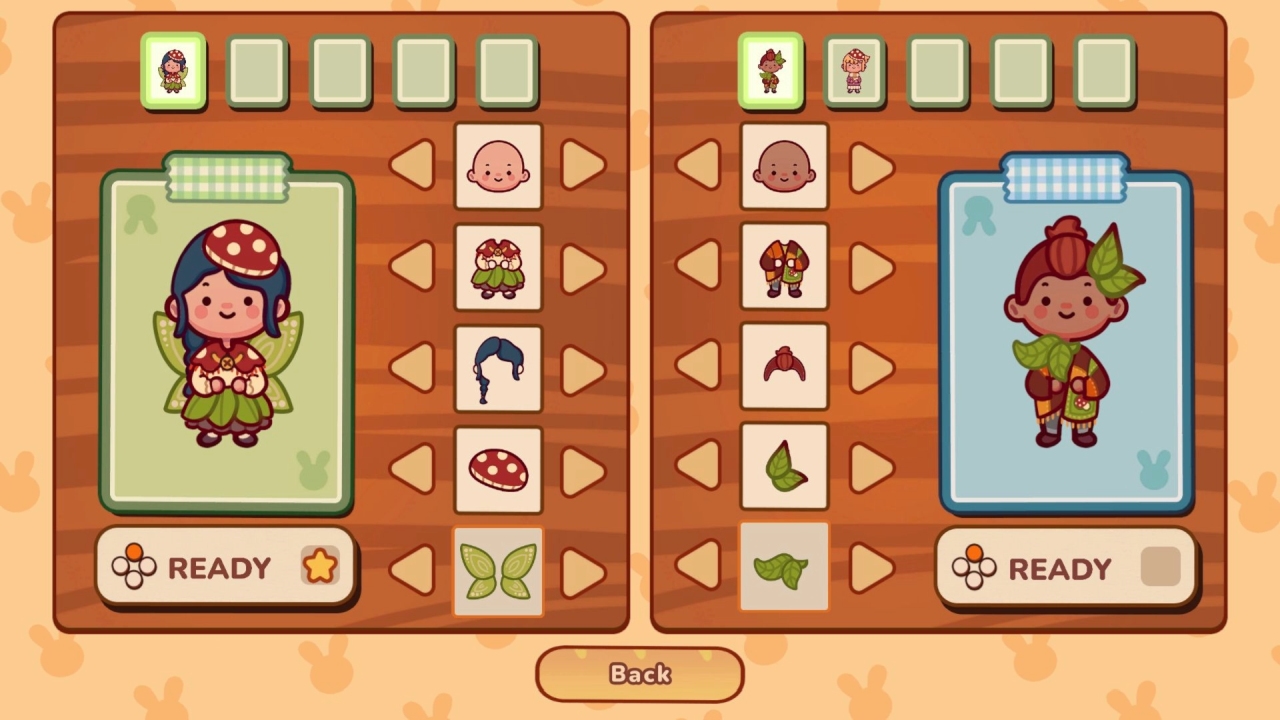
Task: Toggle the star ready checkbox beside left READY
Action: 318,568
